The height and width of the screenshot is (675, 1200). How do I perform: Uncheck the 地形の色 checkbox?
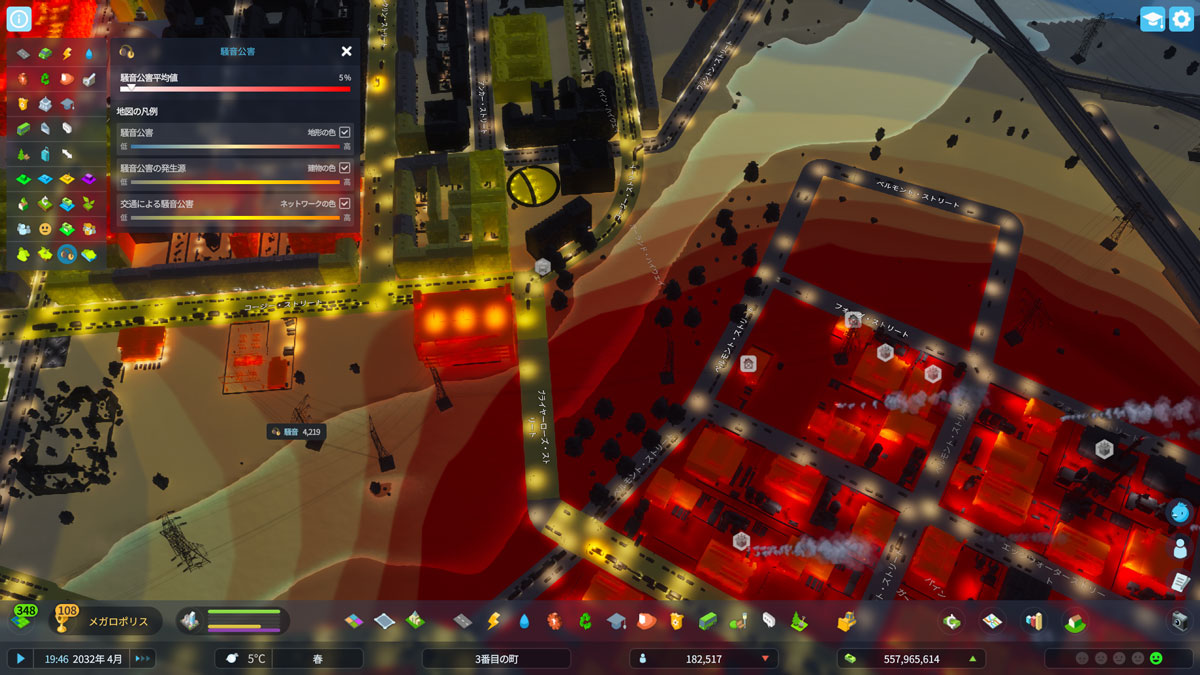tap(345, 132)
